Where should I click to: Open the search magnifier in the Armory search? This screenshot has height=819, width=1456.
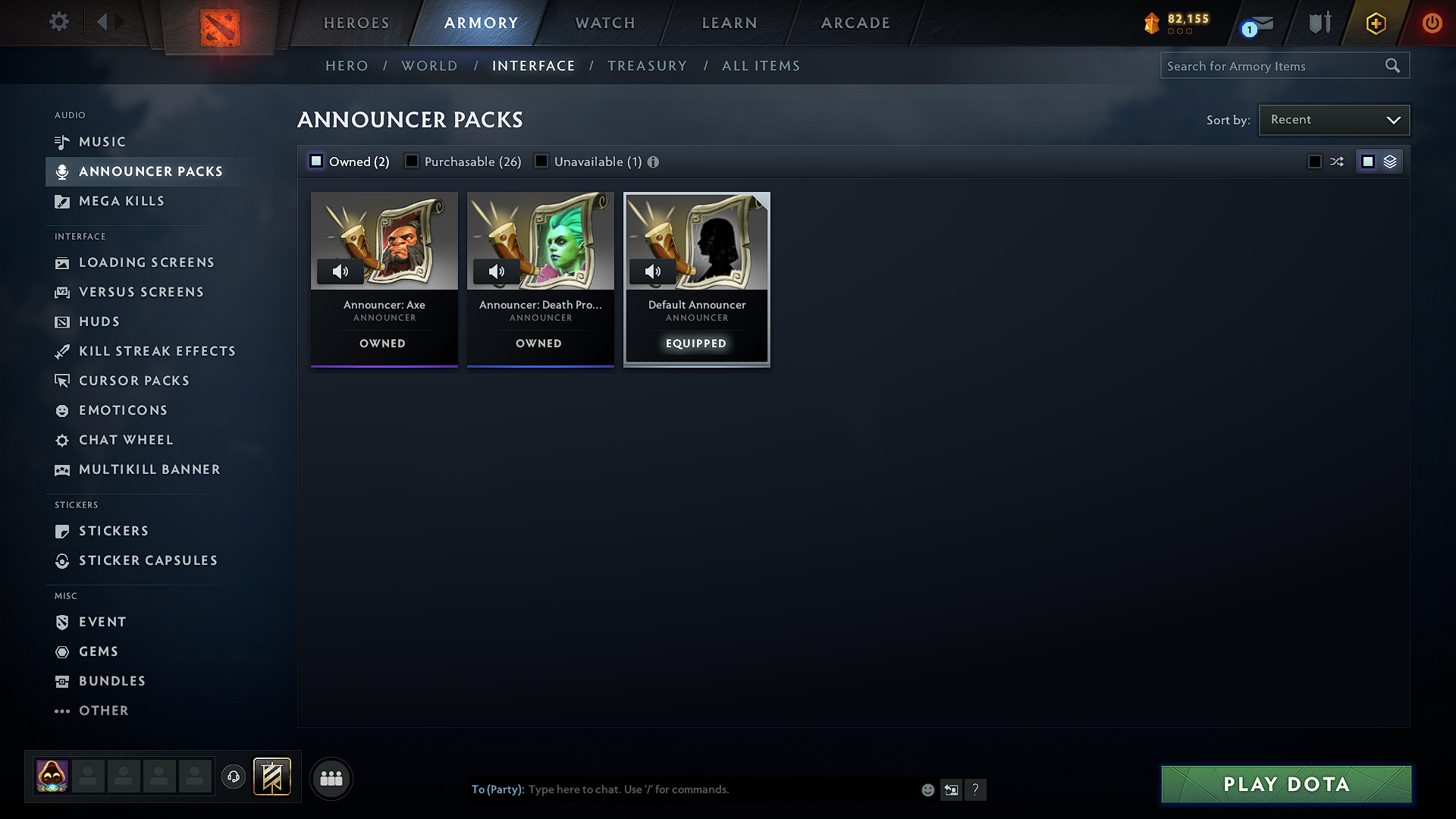tap(1393, 65)
